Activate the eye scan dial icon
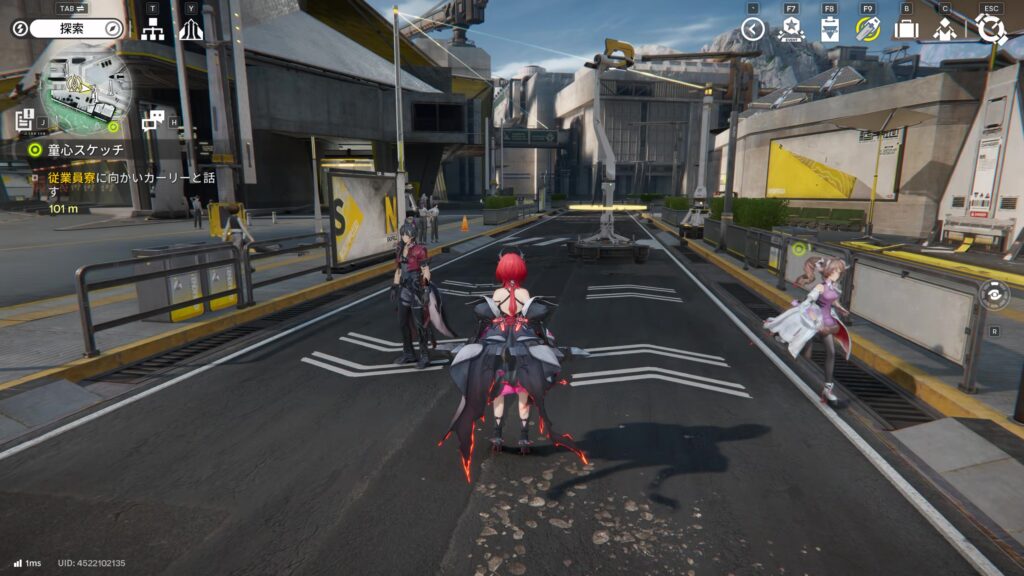1024x576 pixels. (x=994, y=294)
